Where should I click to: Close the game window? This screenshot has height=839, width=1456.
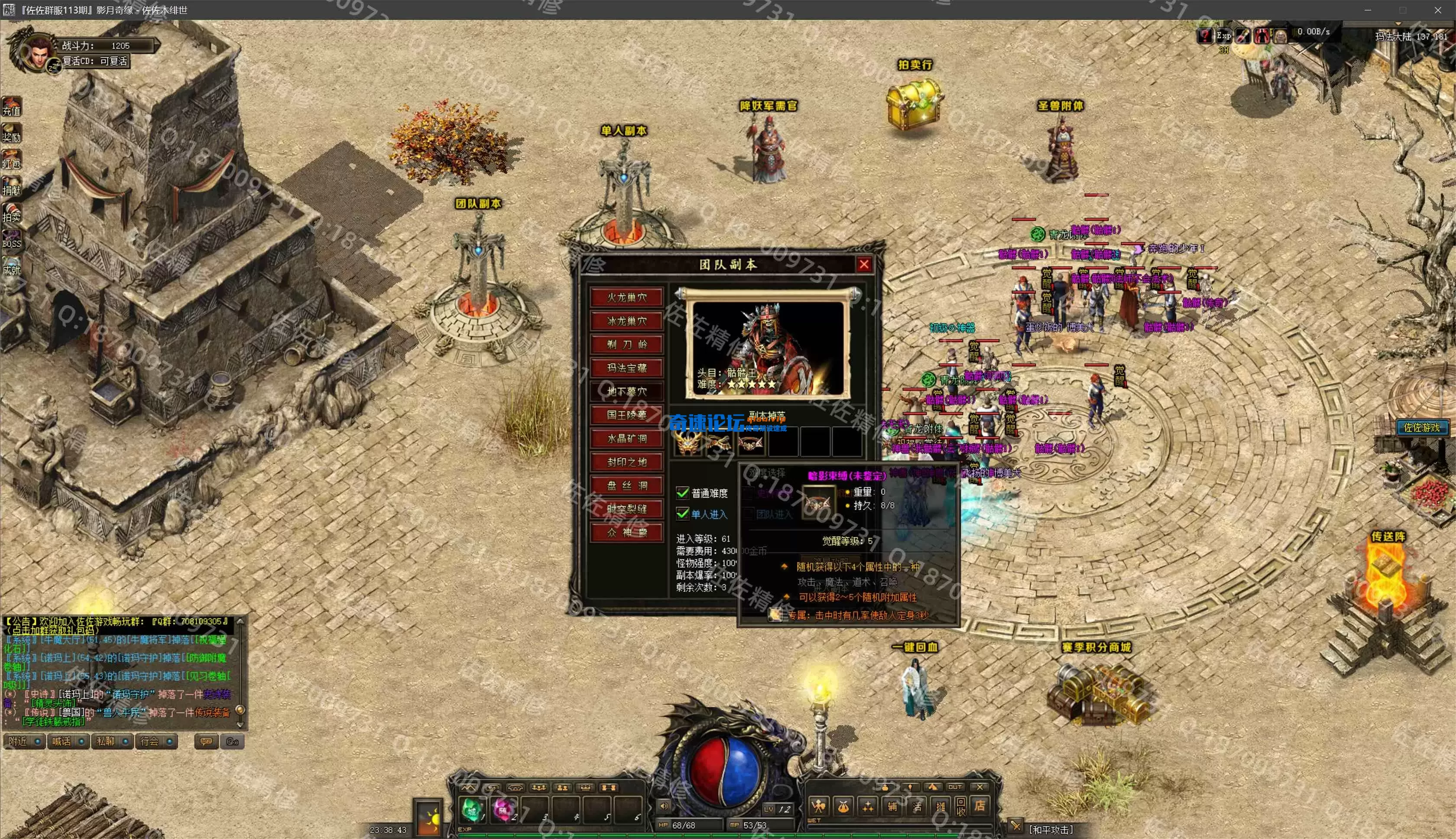[1437, 10]
